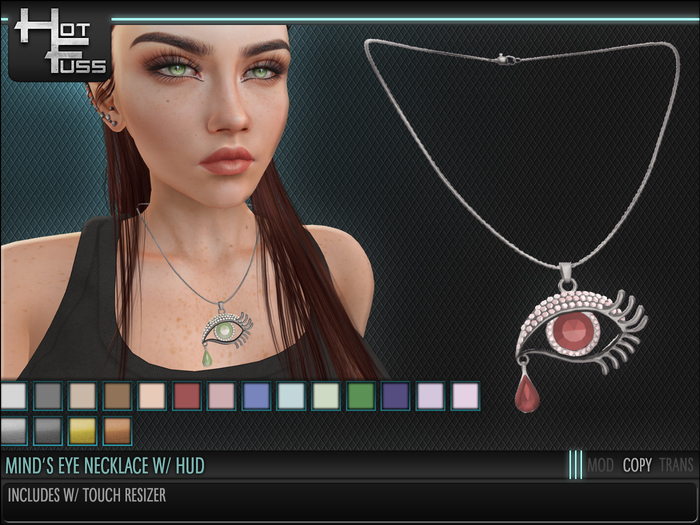Pick the shiny silver metal swatch

(x=13, y=431)
